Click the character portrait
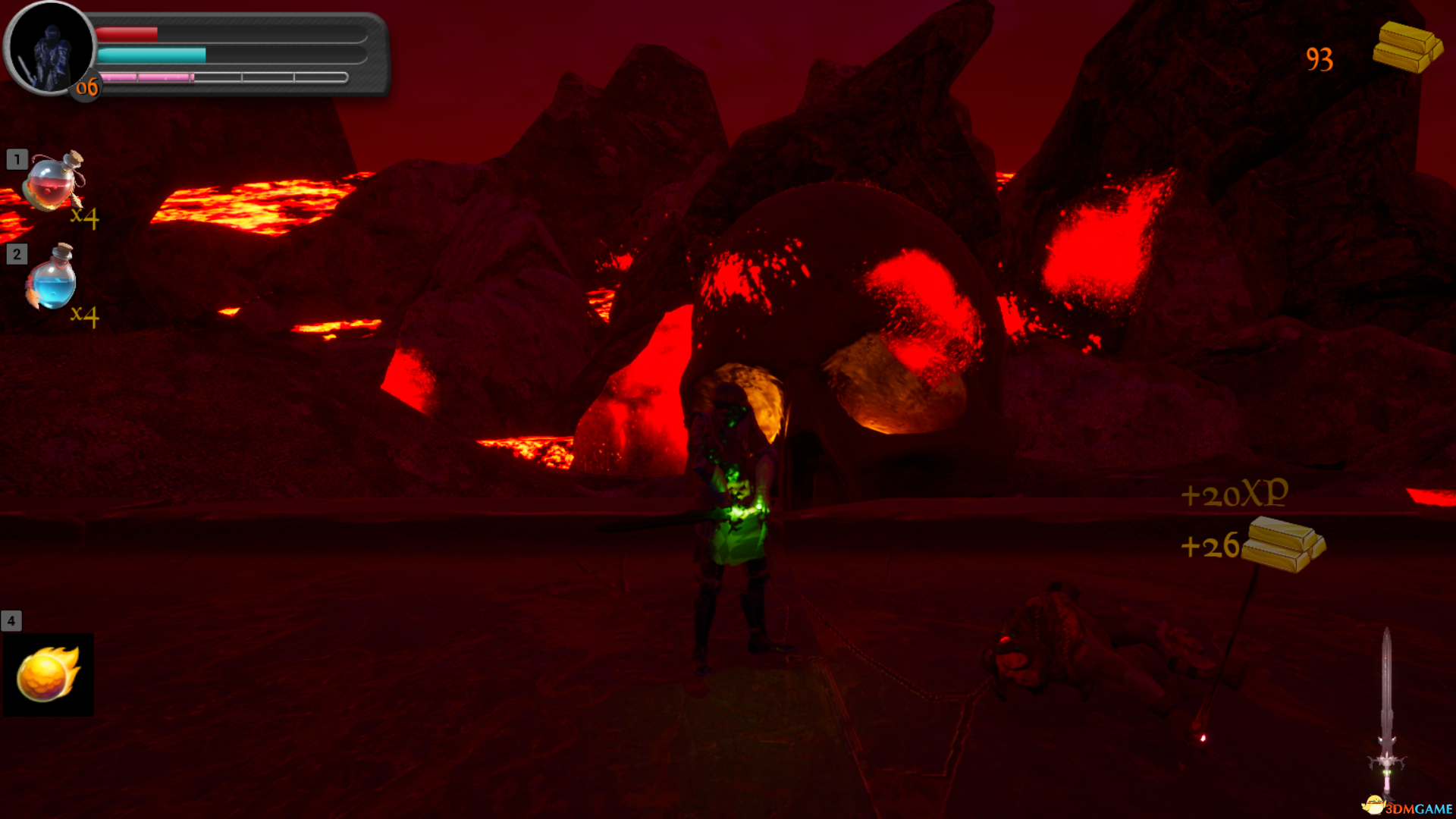 pos(50,49)
